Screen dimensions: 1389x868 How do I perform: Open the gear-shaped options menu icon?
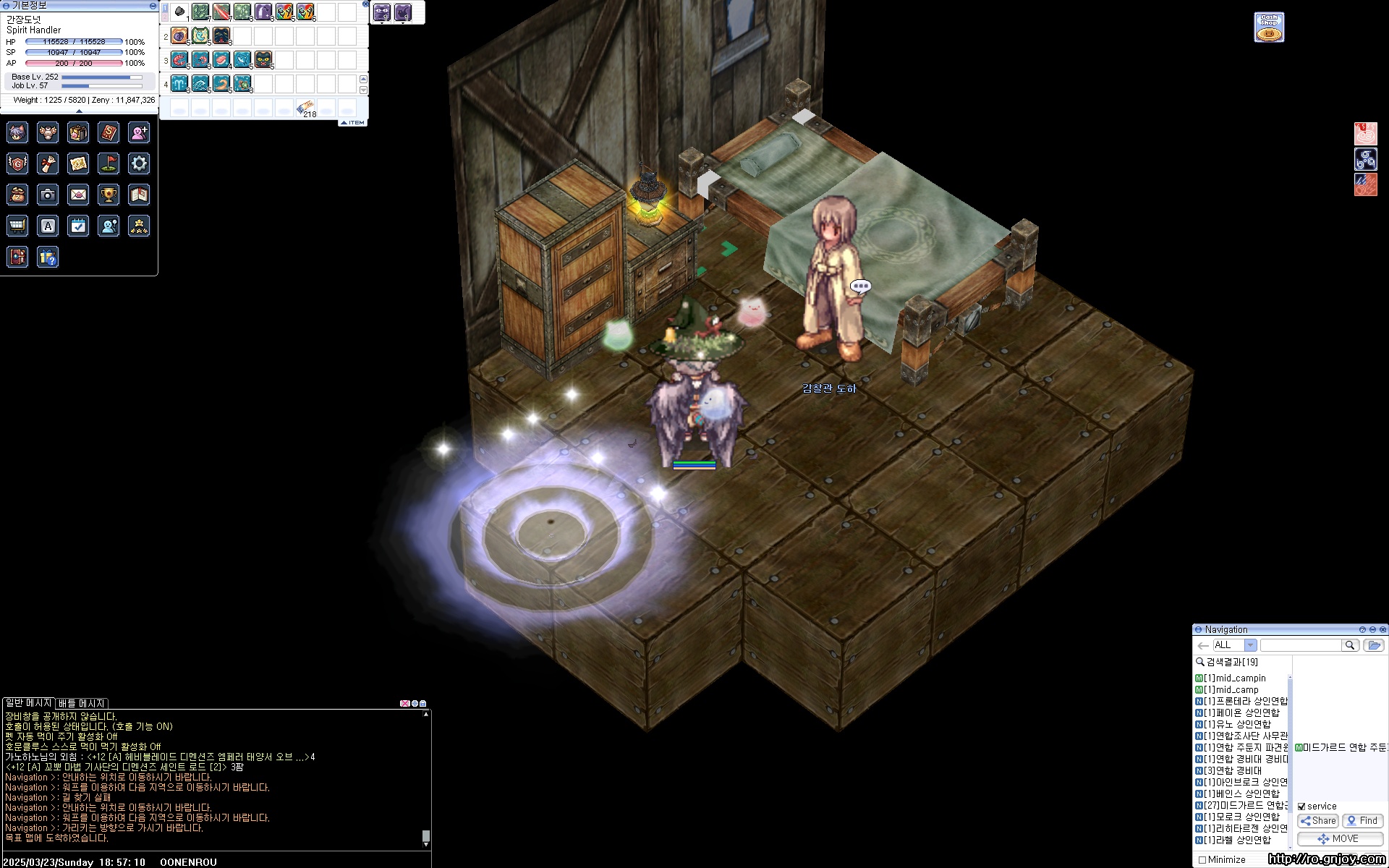[139, 163]
